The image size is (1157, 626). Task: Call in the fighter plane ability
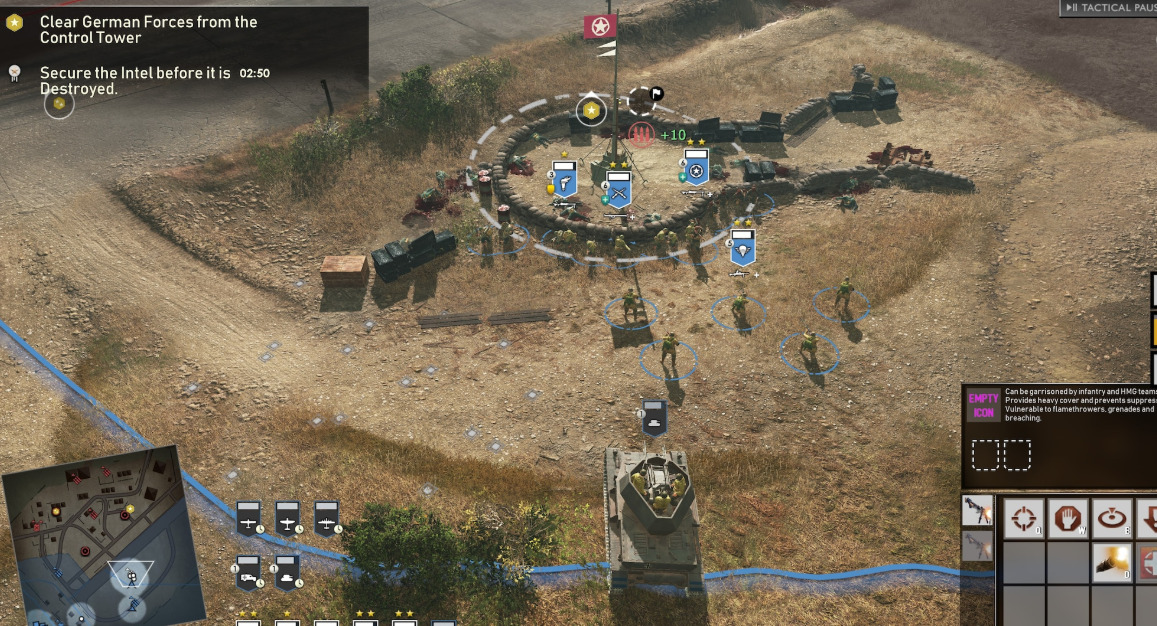(287, 518)
